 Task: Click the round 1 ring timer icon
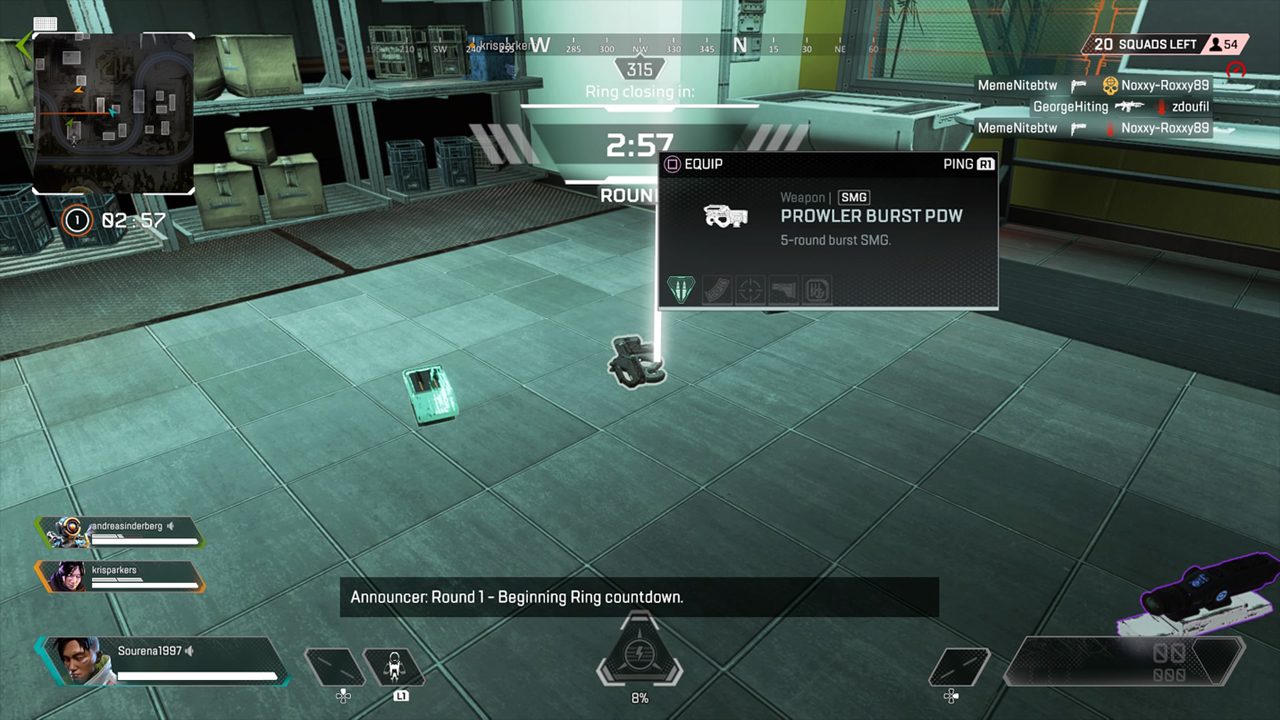pyautogui.click(x=77, y=220)
